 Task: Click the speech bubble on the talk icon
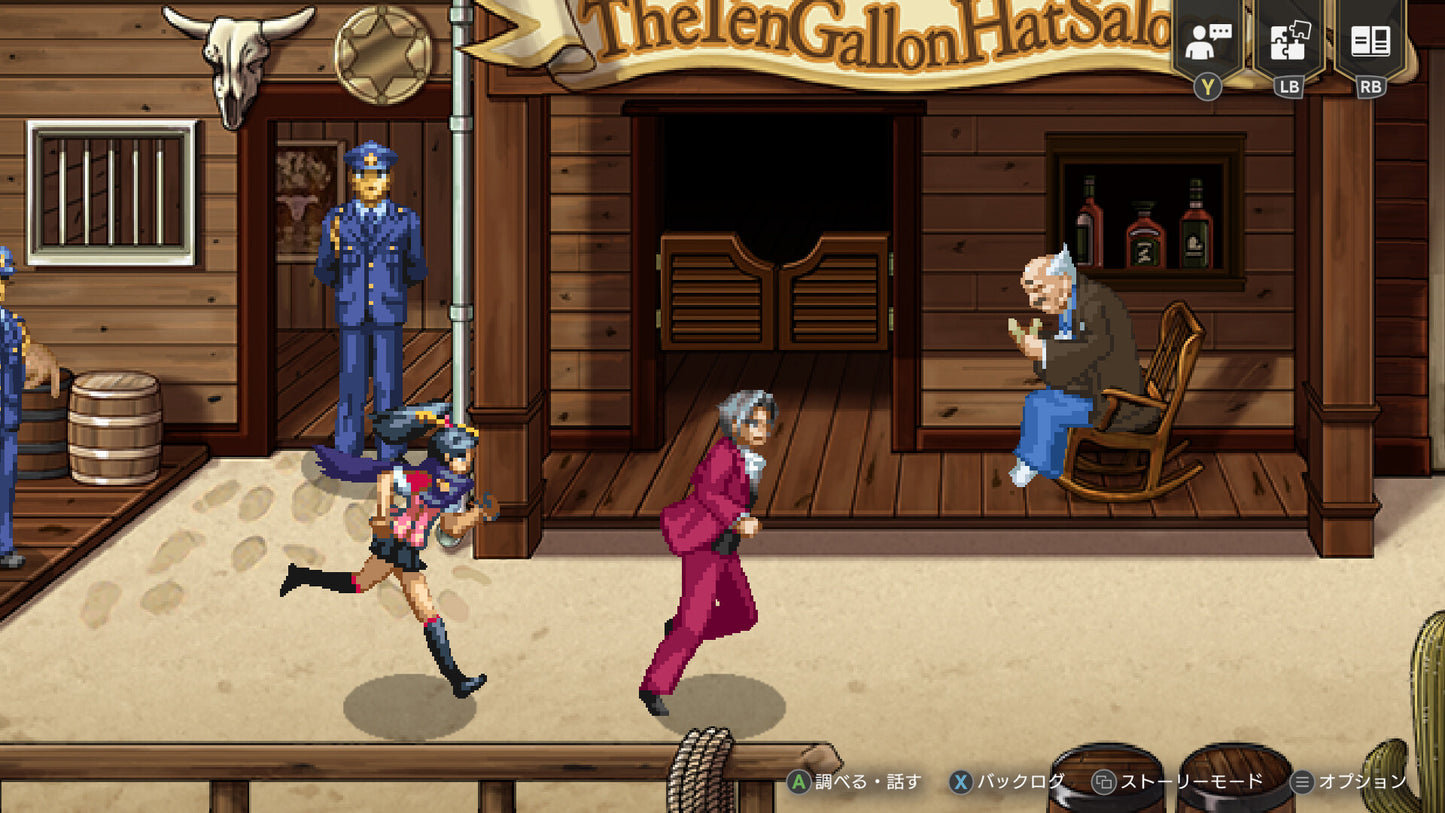[1218, 31]
